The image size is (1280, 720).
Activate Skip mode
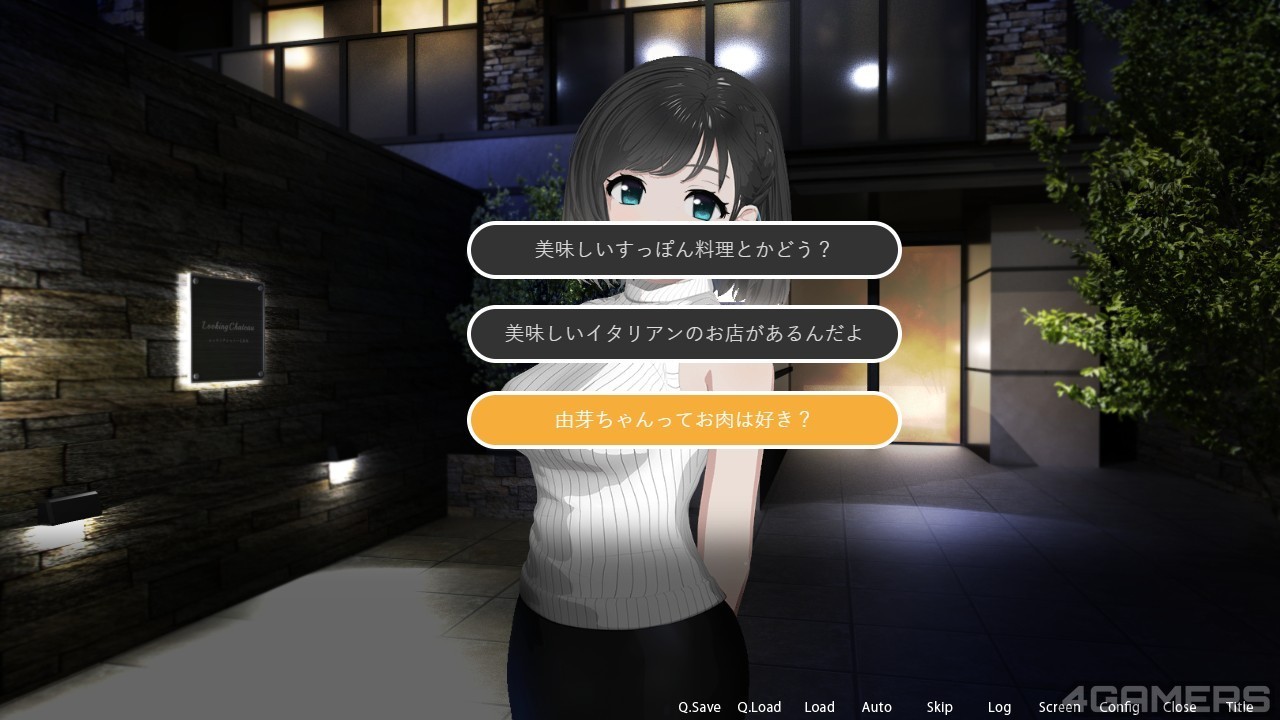click(939, 707)
